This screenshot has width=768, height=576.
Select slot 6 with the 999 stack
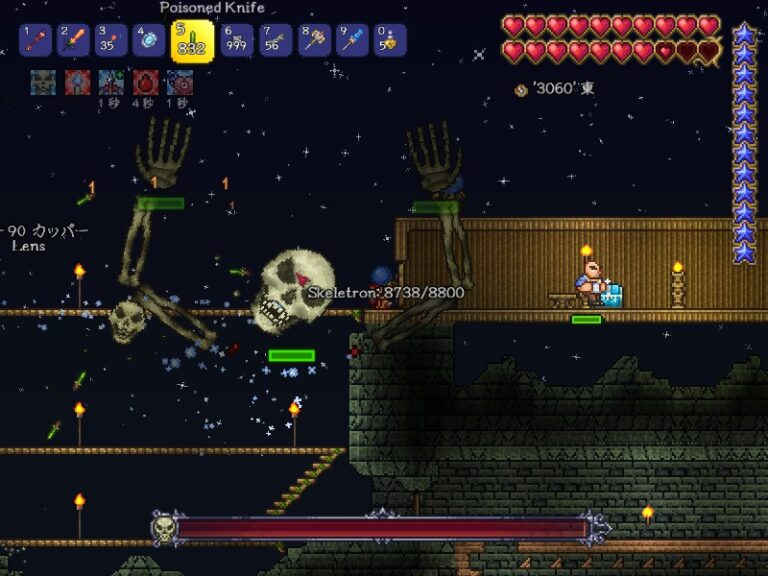click(x=238, y=41)
